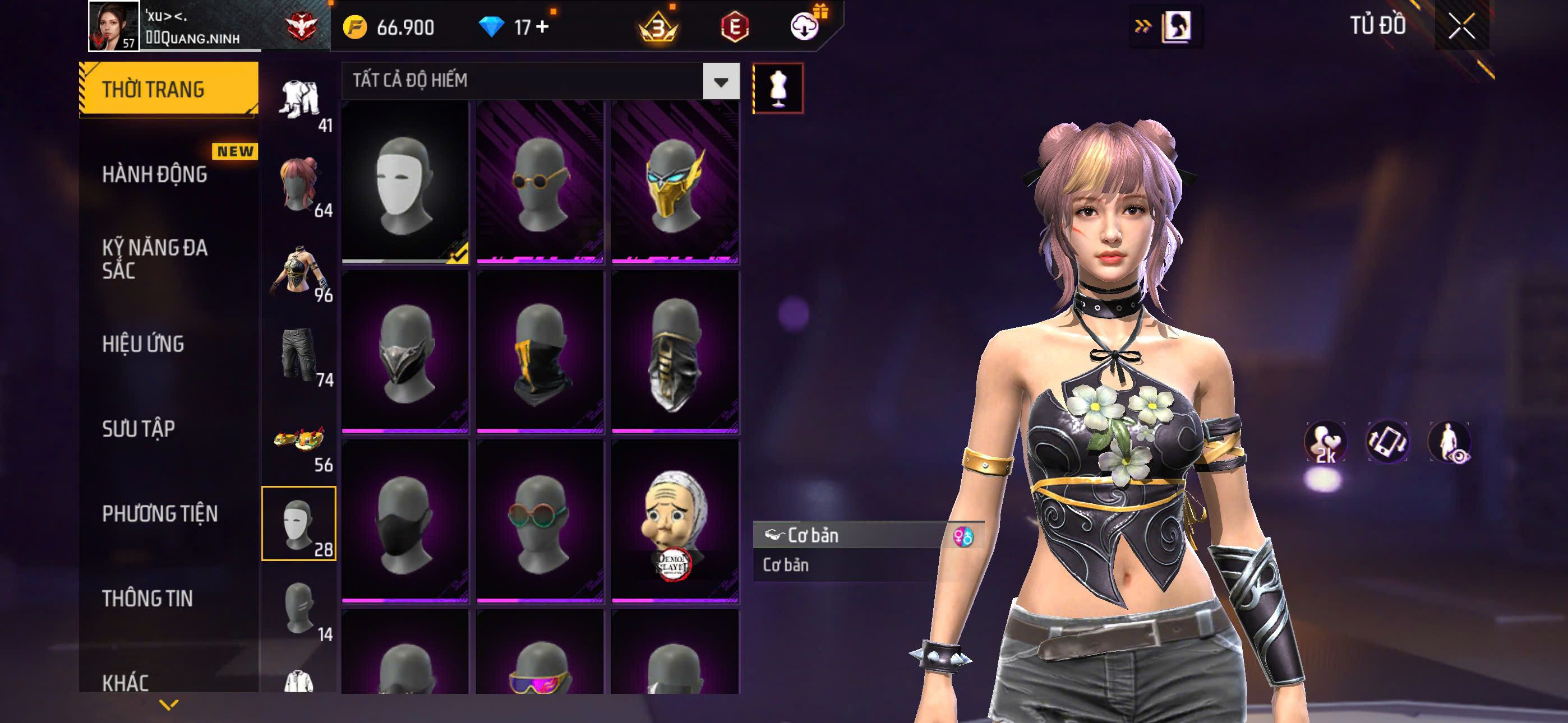This screenshot has height=723, width=1568.
Task: Switch to the Hành Động tab
Action: 155,175
